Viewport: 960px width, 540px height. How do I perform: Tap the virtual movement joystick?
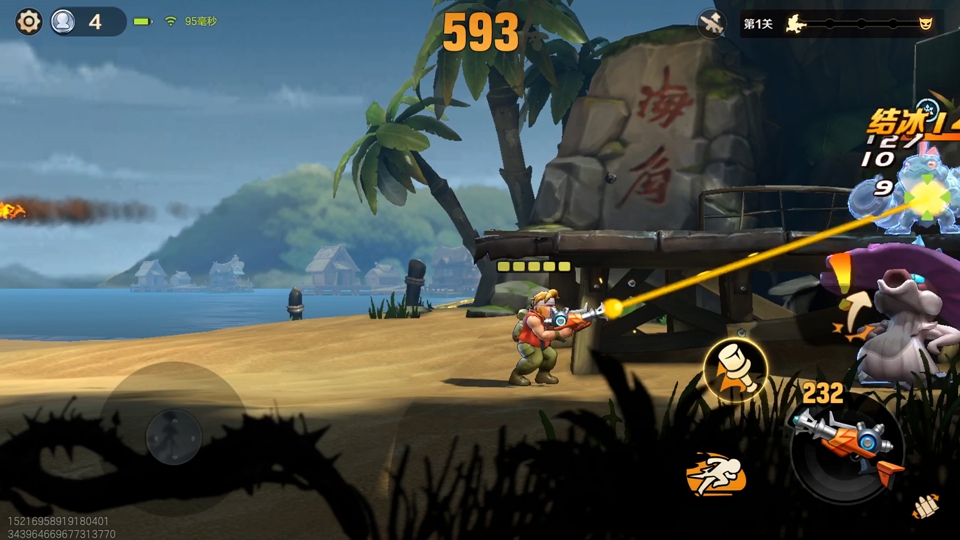click(x=174, y=436)
